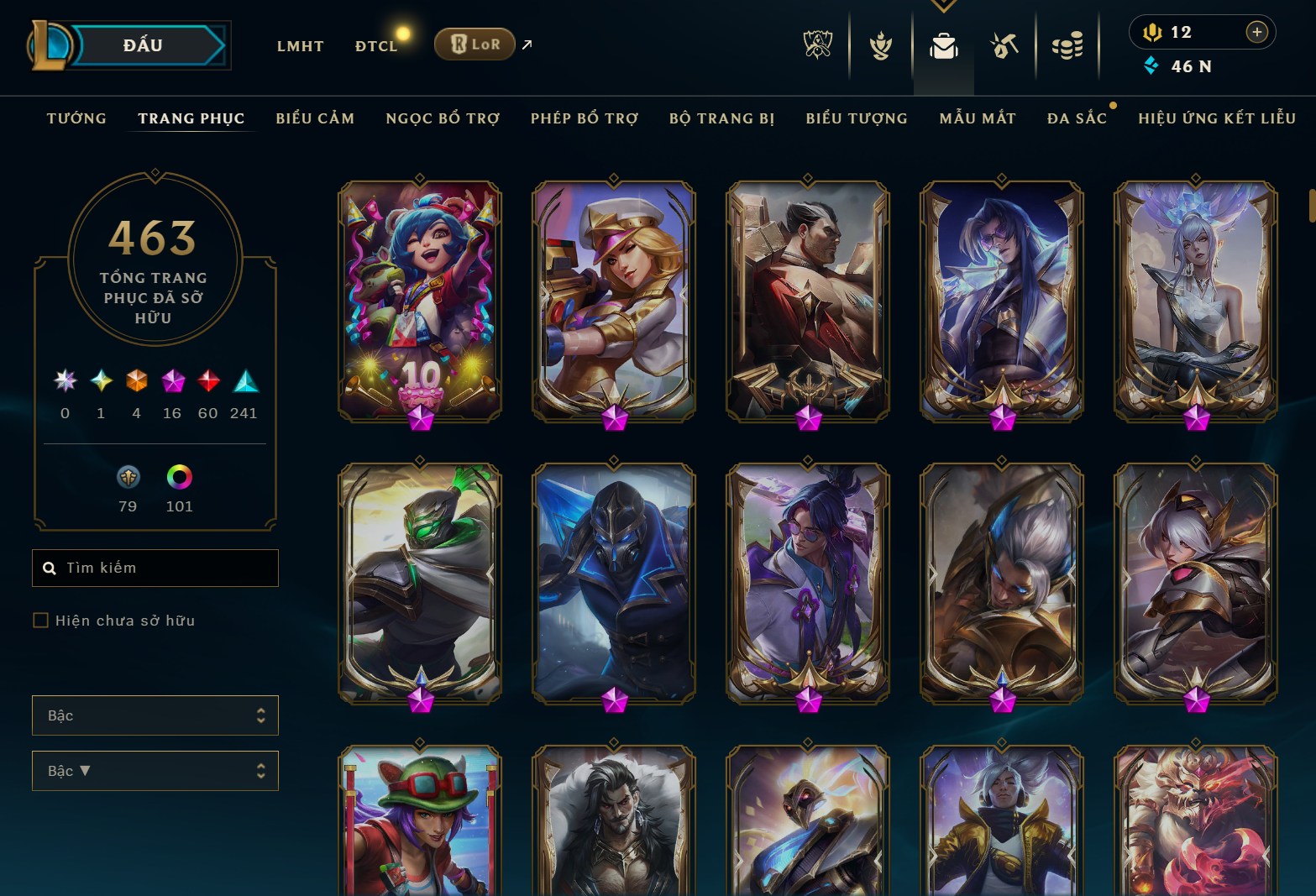Image resolution: width=1316 pixels, height=896 pixels.
Task: Open the first 'Bậc' dropdown
Action: tap(155, 715)
